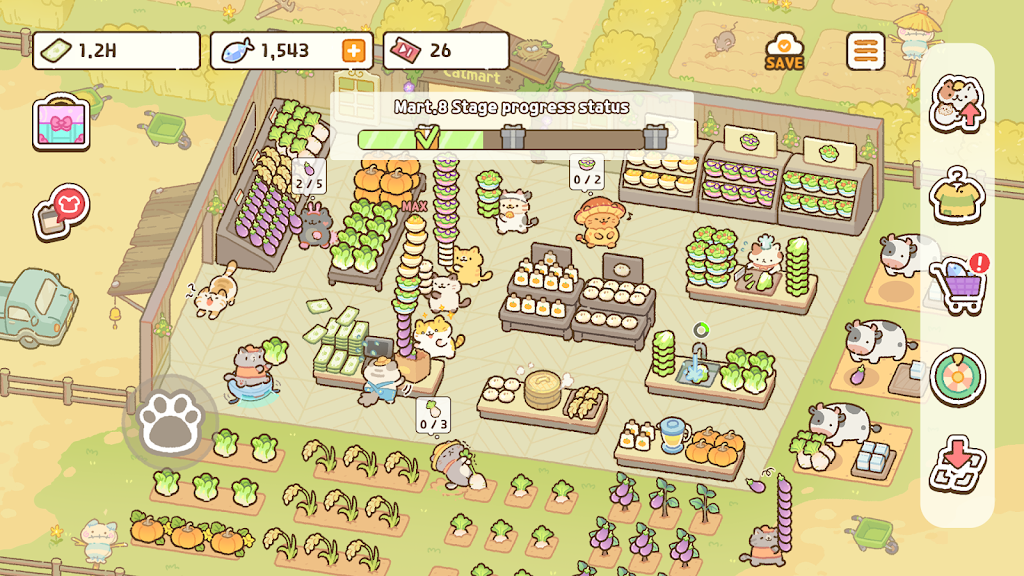Open the hamburger menu button

(865, 51)
